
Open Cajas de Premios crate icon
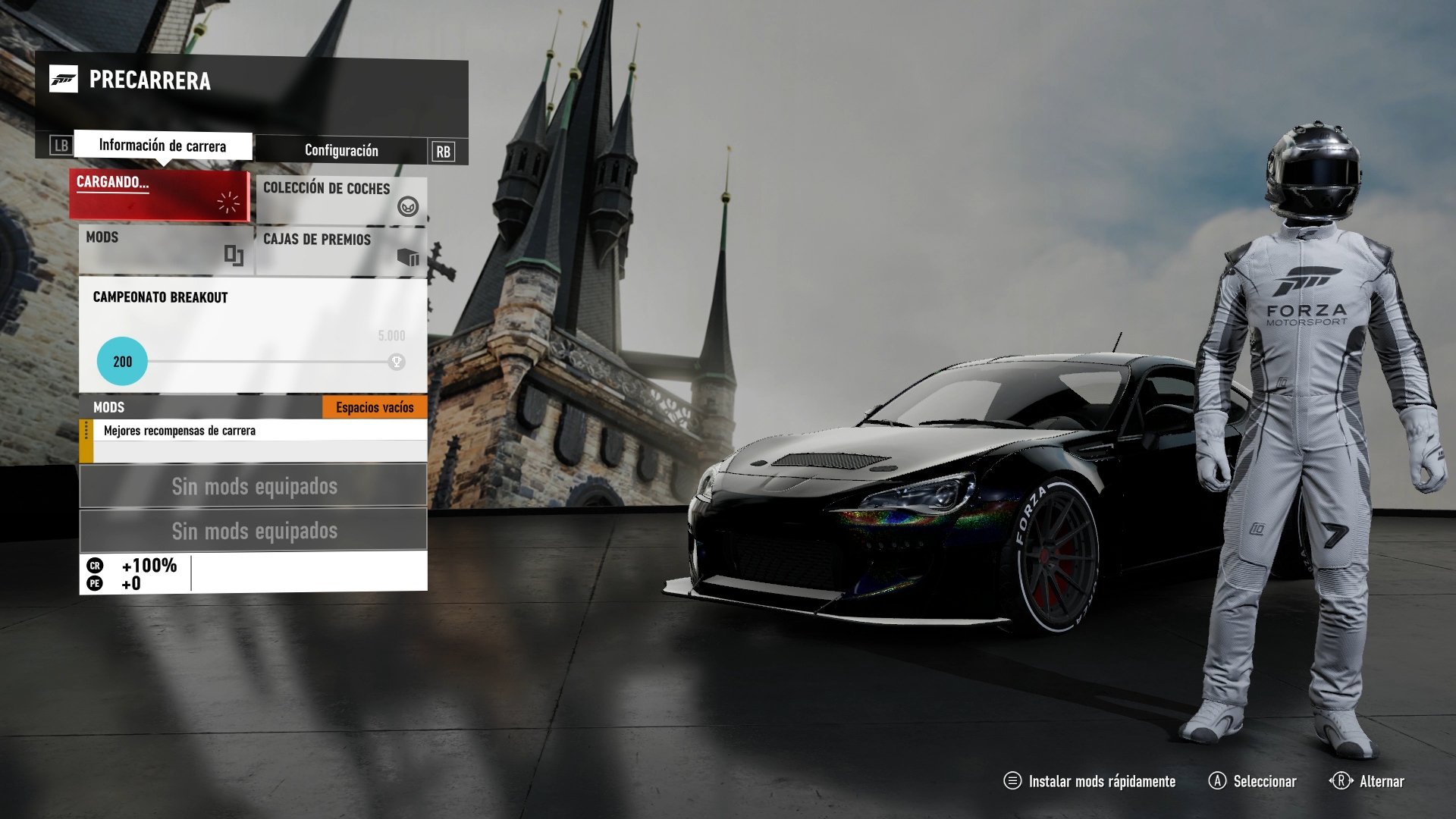[409, 257]
